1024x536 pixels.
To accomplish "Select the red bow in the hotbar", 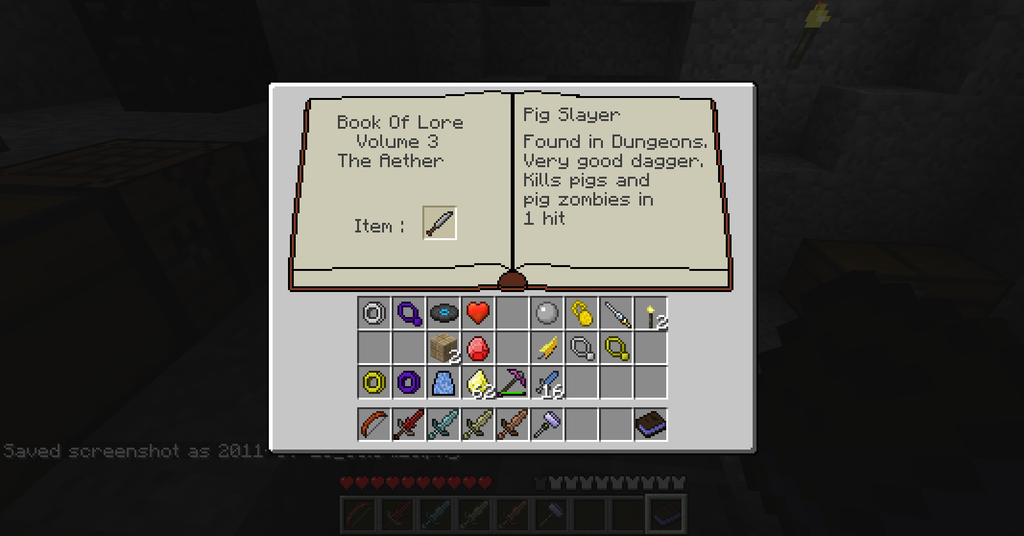I will [x=374, y=424].
